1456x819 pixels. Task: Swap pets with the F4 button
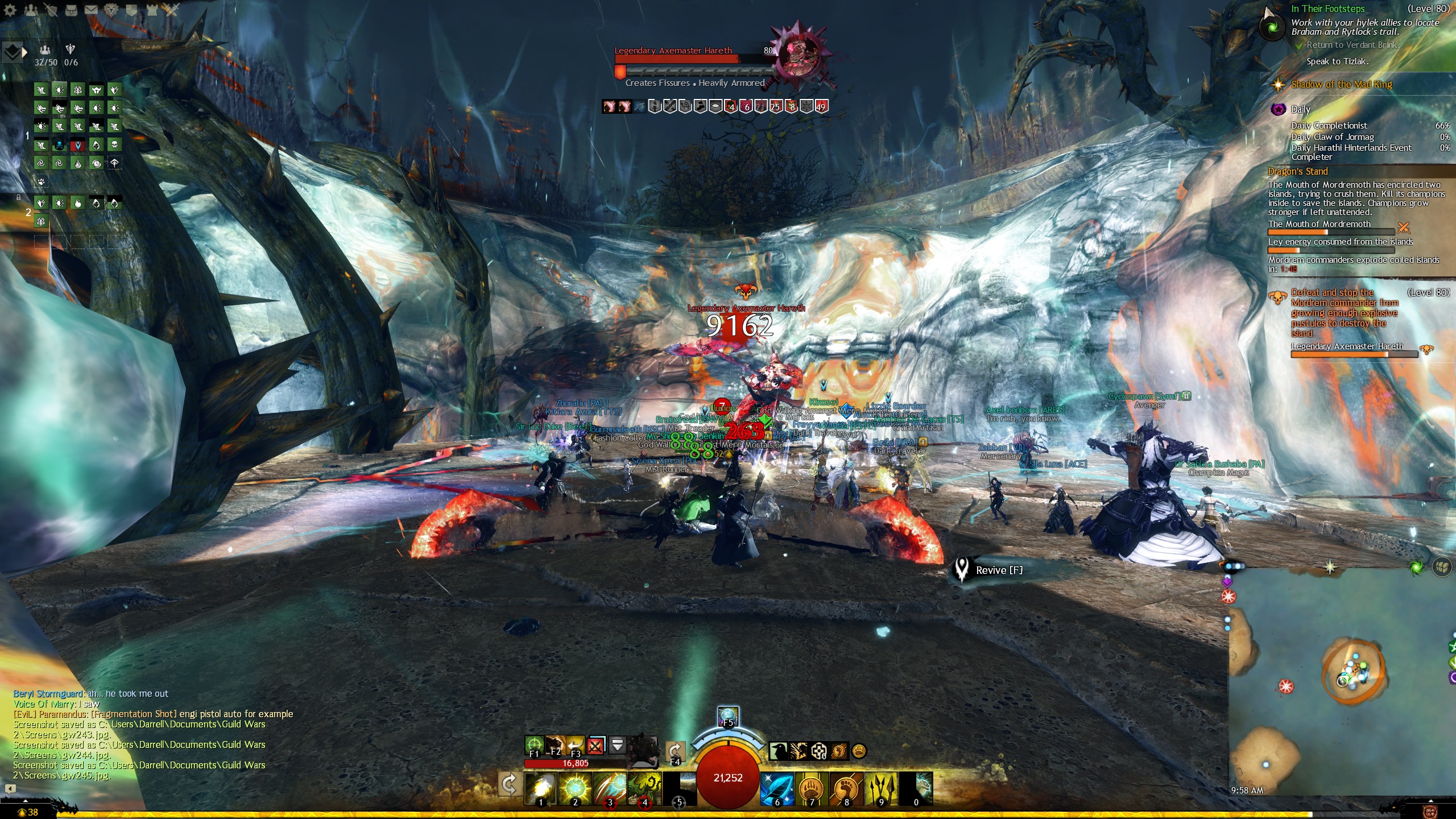pyautogui.click(x=675, y=752)
